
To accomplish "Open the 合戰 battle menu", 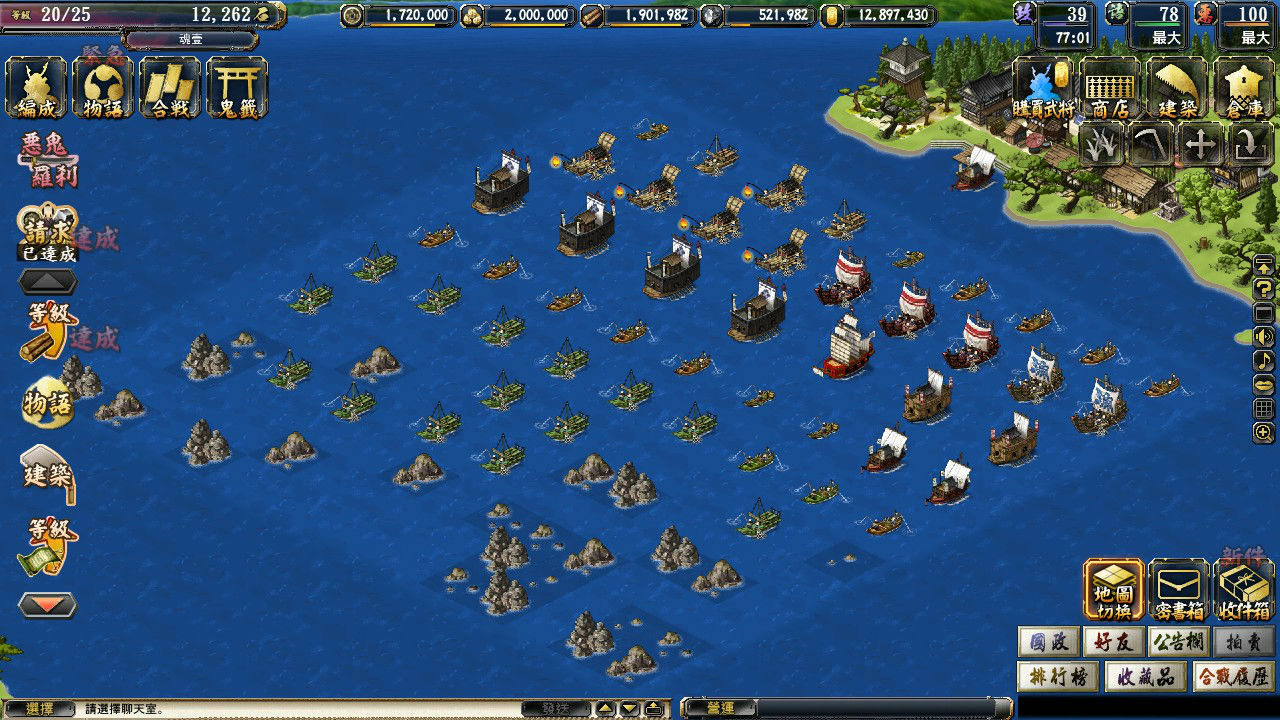I will click(x=170, y=88).
